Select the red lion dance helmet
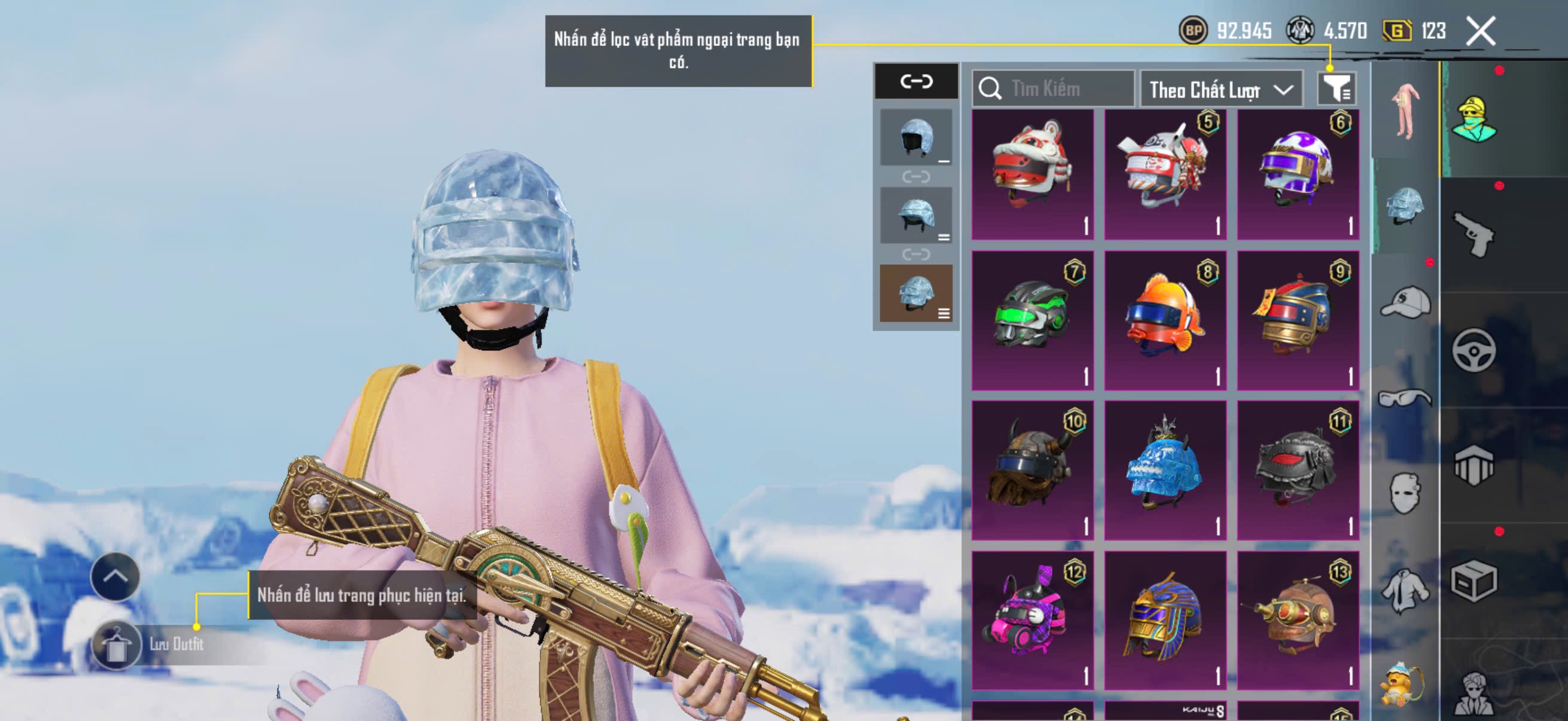The image size is (1568, 721). (x=1032, y=175)
